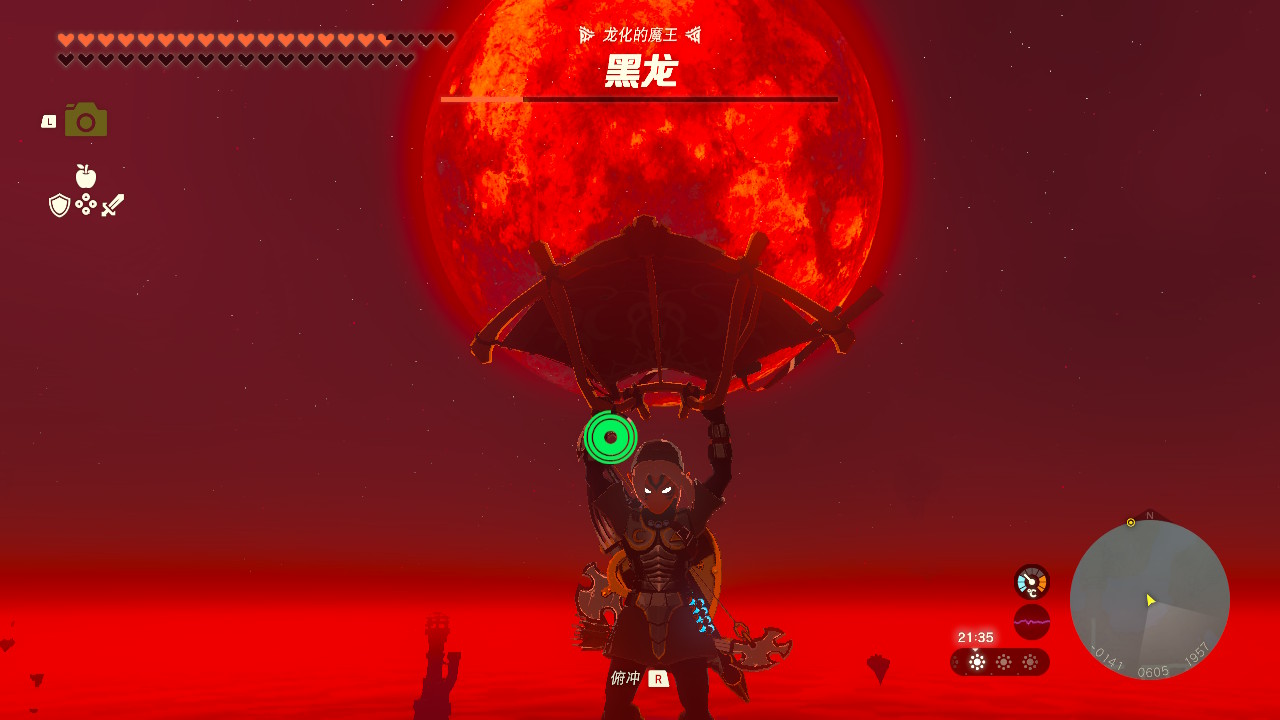Select the camera ability icon

tap(86, 120)
